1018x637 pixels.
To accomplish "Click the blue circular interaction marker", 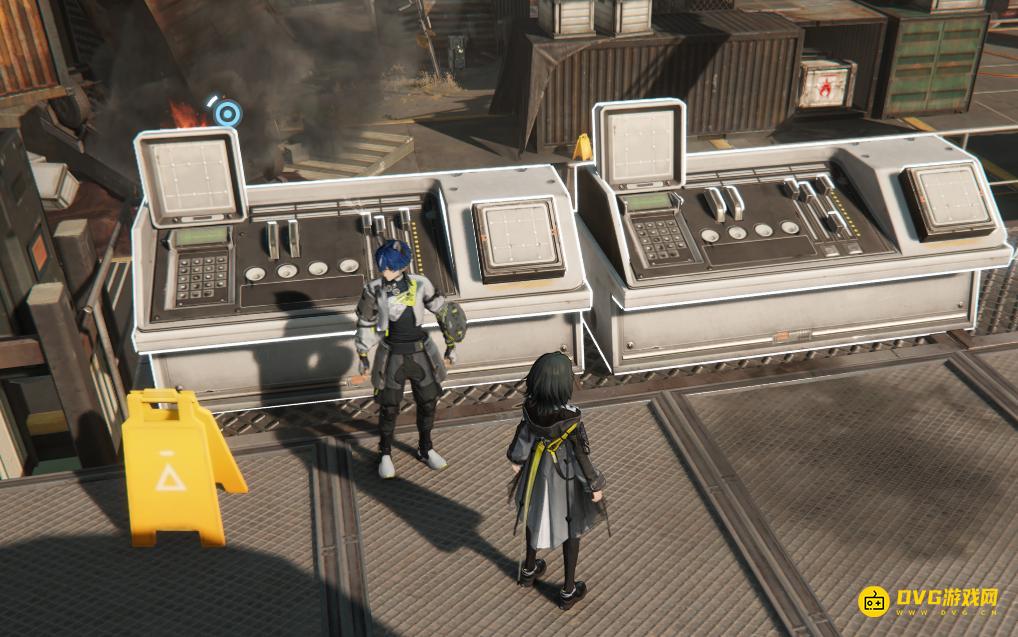I will tap(228, 113).
